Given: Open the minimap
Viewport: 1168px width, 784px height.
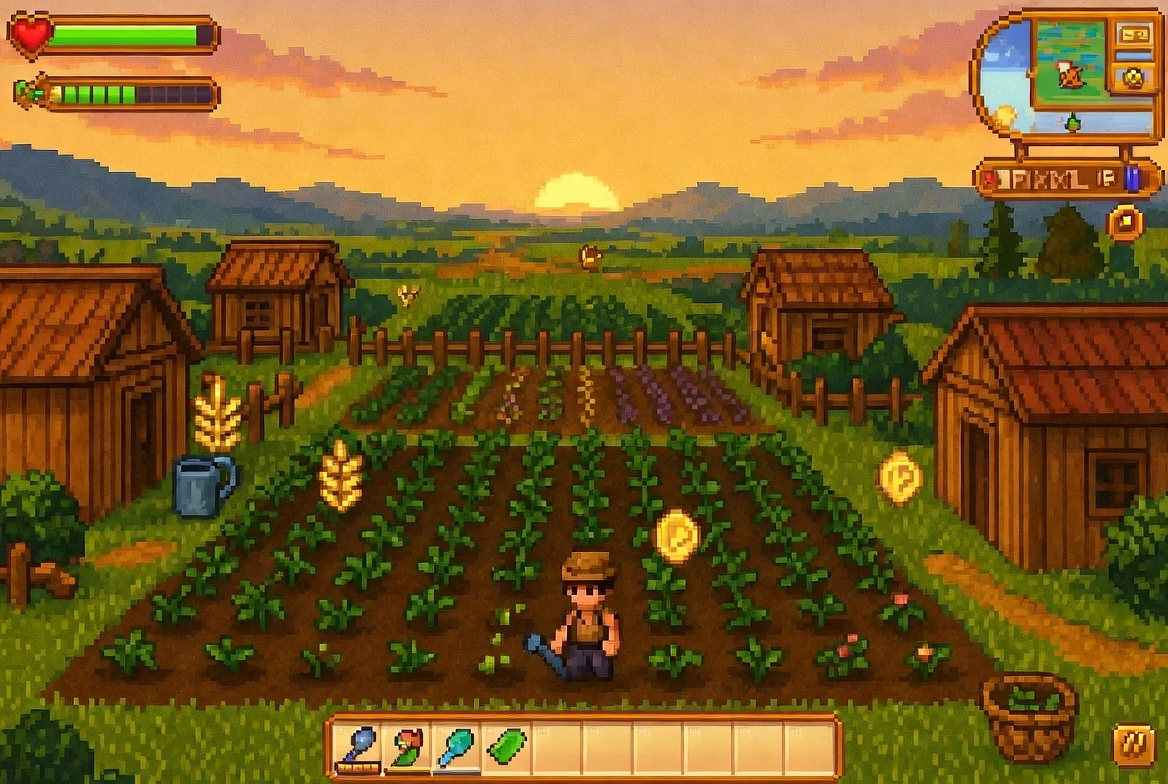Looking at the screenshot, I should (x=1070, y=62).
